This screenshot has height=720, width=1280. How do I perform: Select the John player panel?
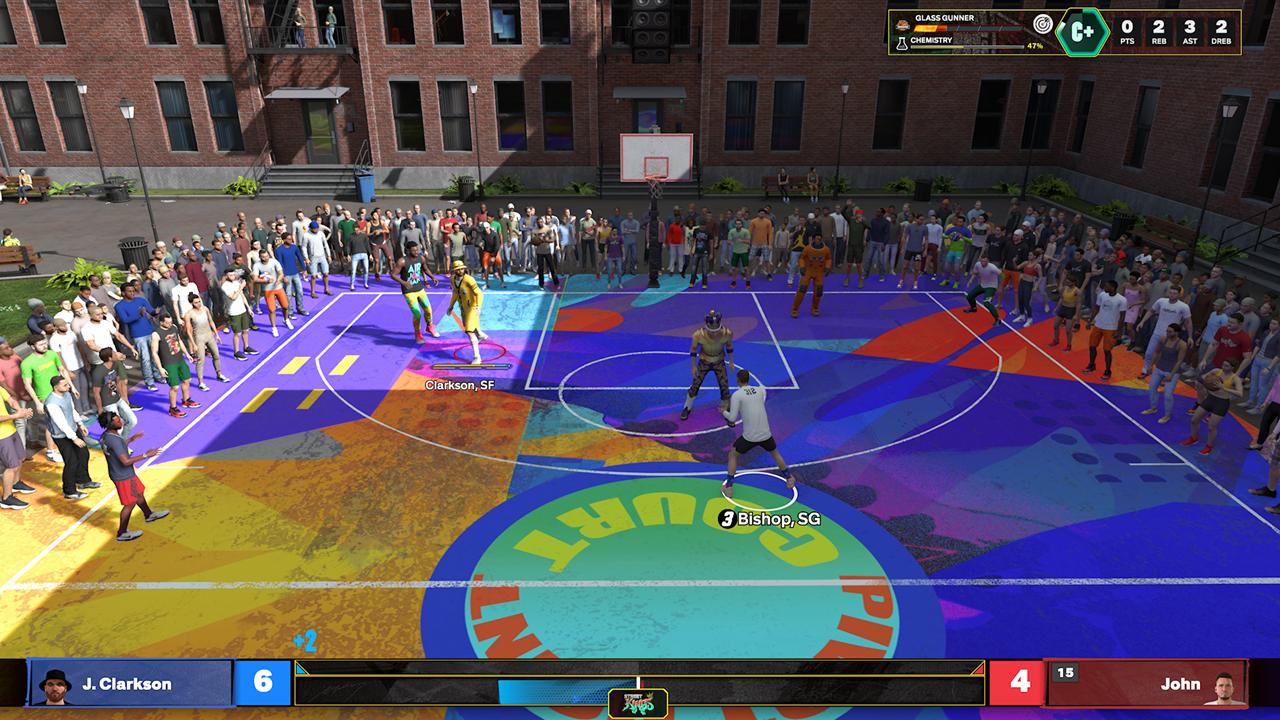(1146, 683)
